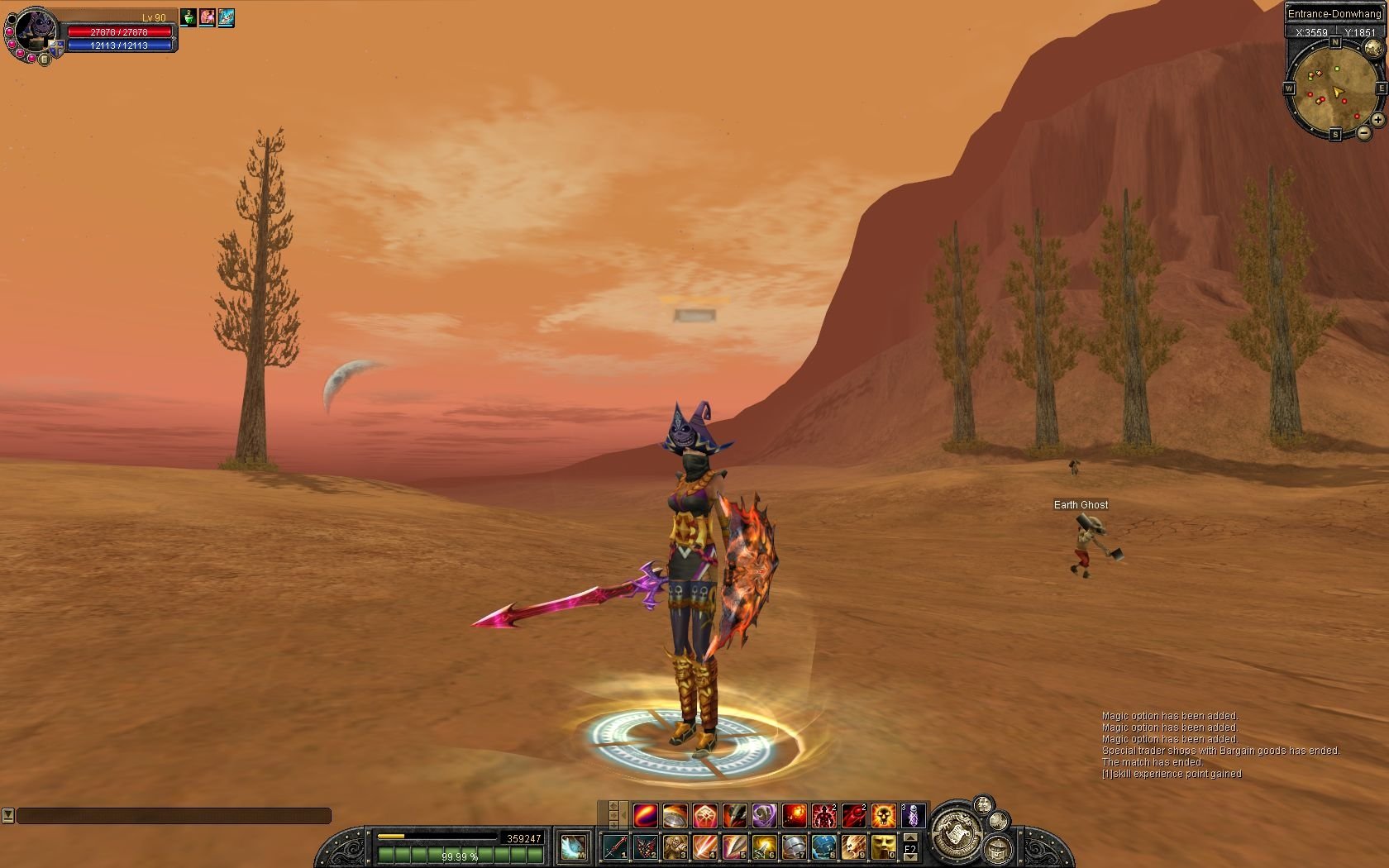The image size is (1389, 868).
Task: Click the Donwhang minimap
Action: 1333,91
